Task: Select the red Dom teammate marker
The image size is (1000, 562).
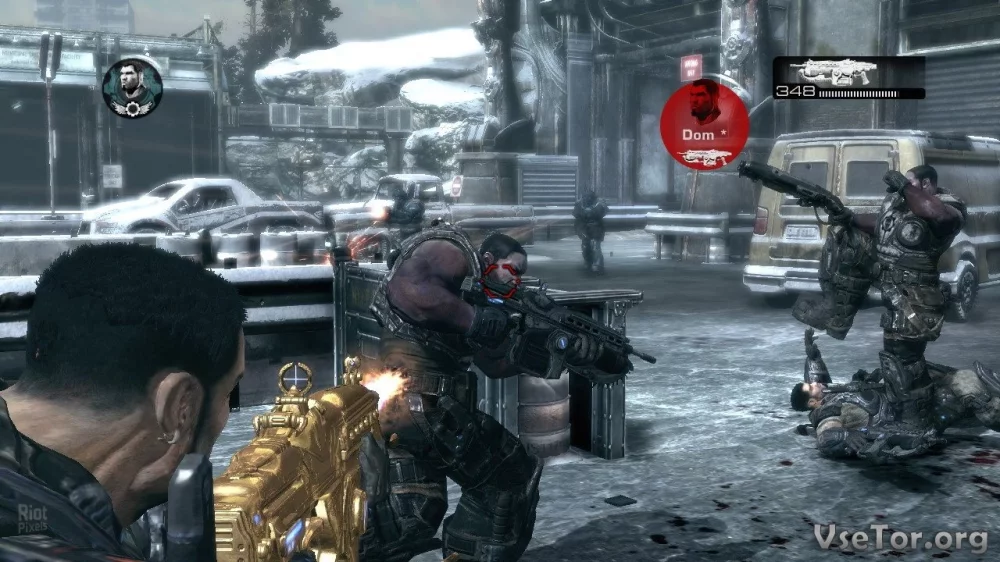Action: tap(705, 125)
